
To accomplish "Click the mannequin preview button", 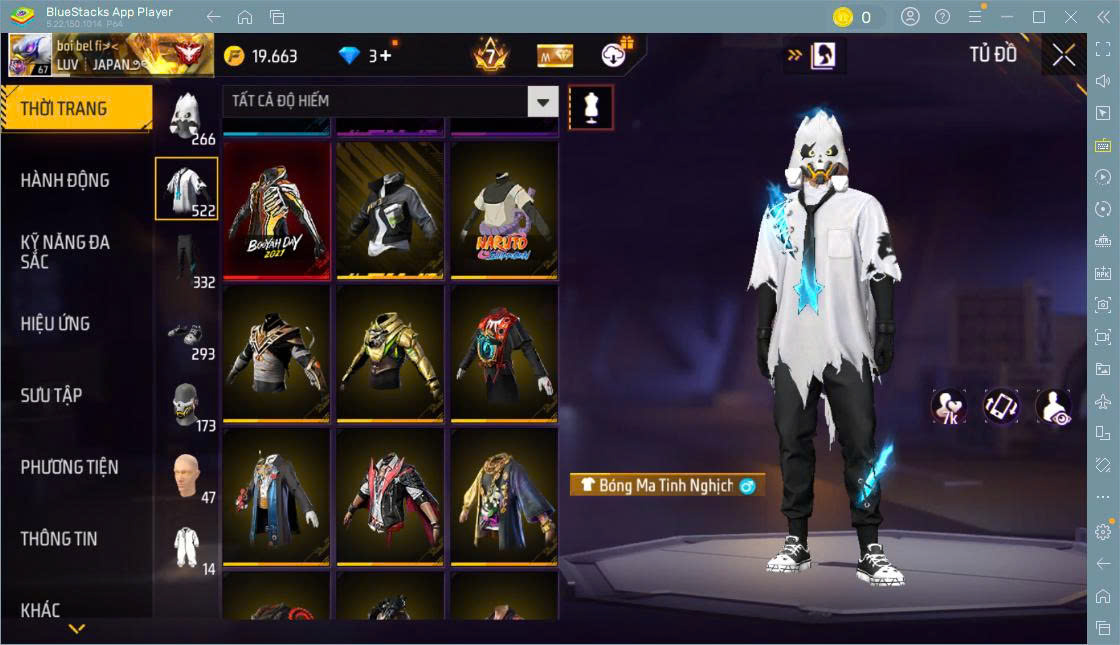I will point(591,107).
